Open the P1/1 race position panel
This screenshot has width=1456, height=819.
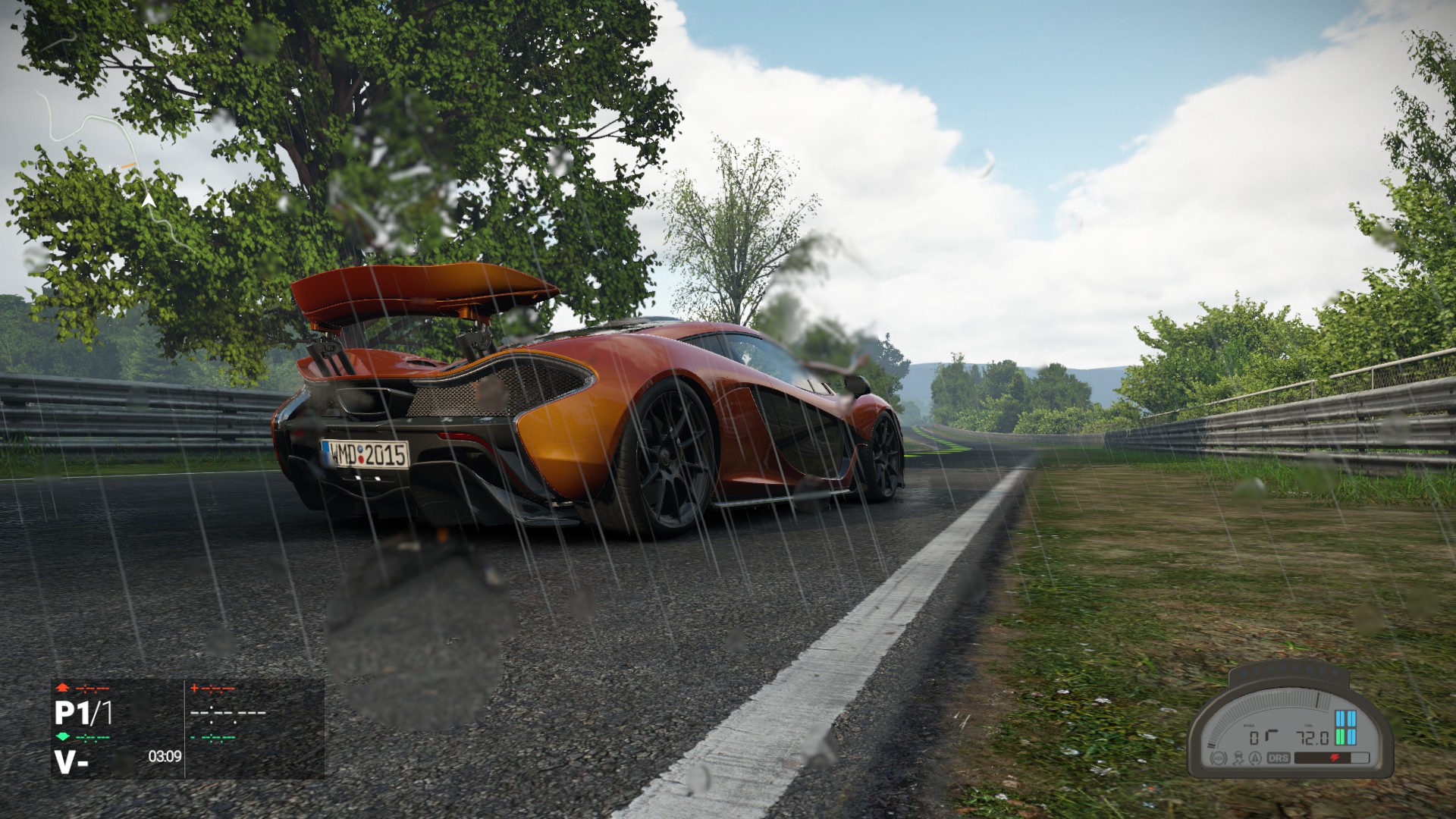(83, 714)
